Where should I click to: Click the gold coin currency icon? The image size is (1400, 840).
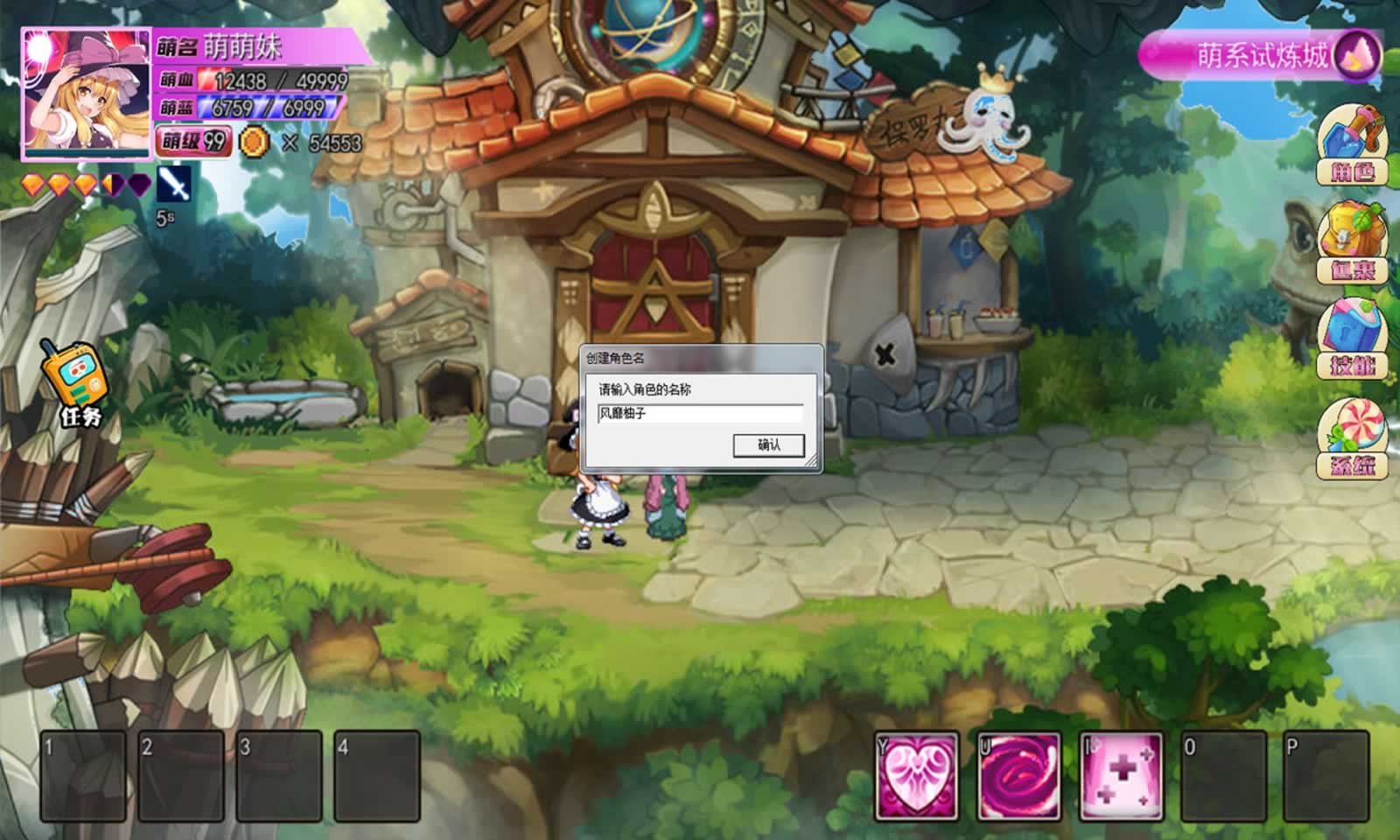pos(255,138)
